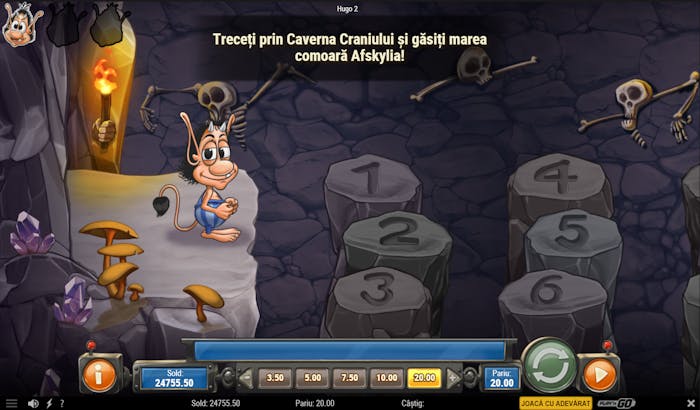Viewport: 700px width, 410px height.
Task: Select the stone pillar numbered 6
Action: tap(548, 289)
